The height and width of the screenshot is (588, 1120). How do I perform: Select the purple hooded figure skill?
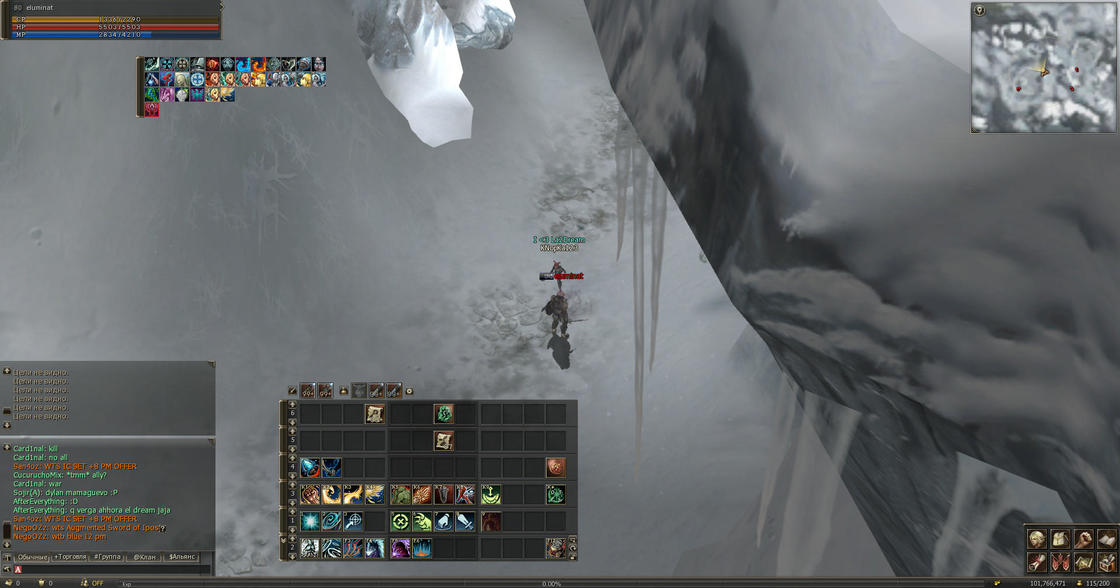400,548
